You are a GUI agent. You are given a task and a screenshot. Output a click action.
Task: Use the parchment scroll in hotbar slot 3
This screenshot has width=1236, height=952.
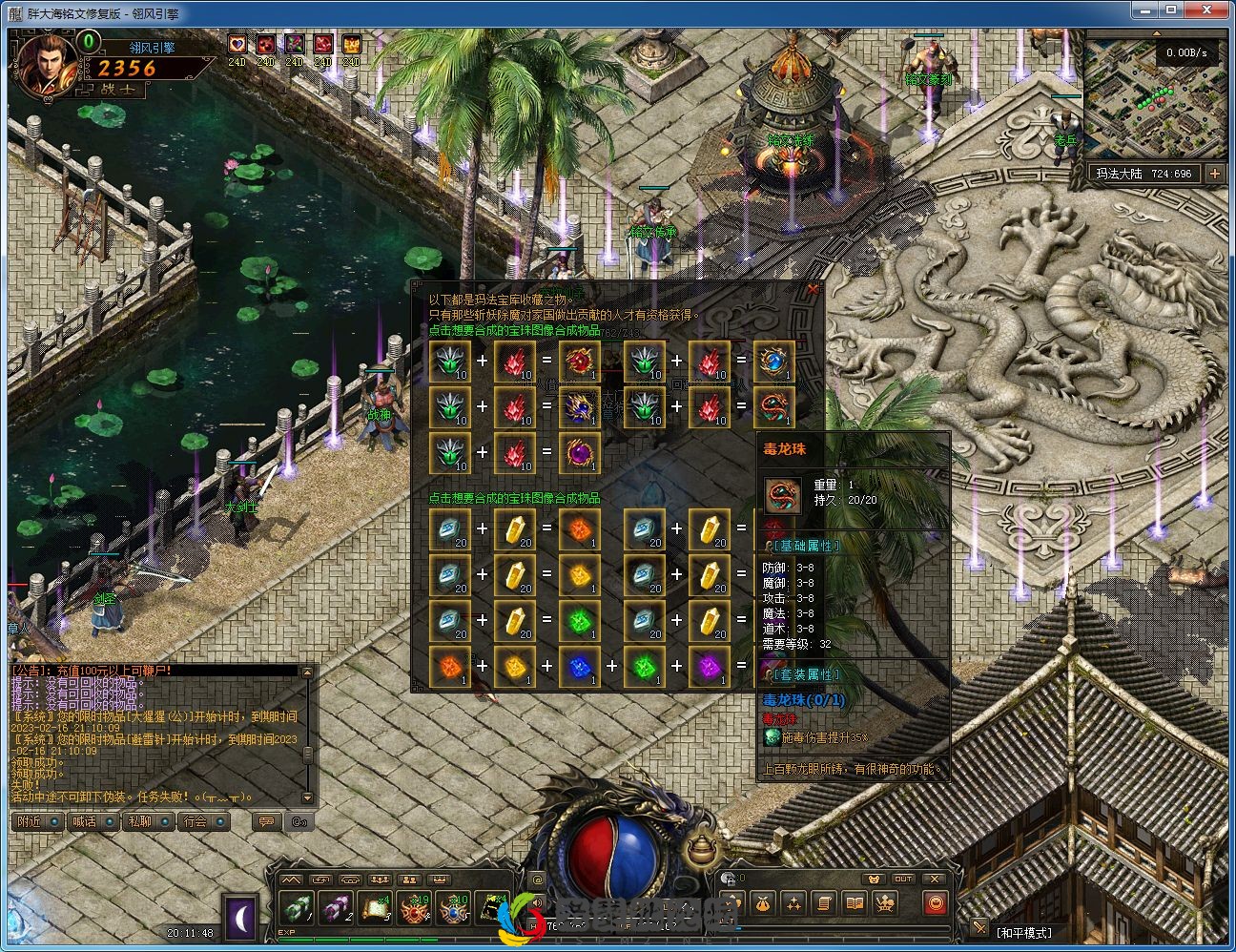(x=375, y=909)
